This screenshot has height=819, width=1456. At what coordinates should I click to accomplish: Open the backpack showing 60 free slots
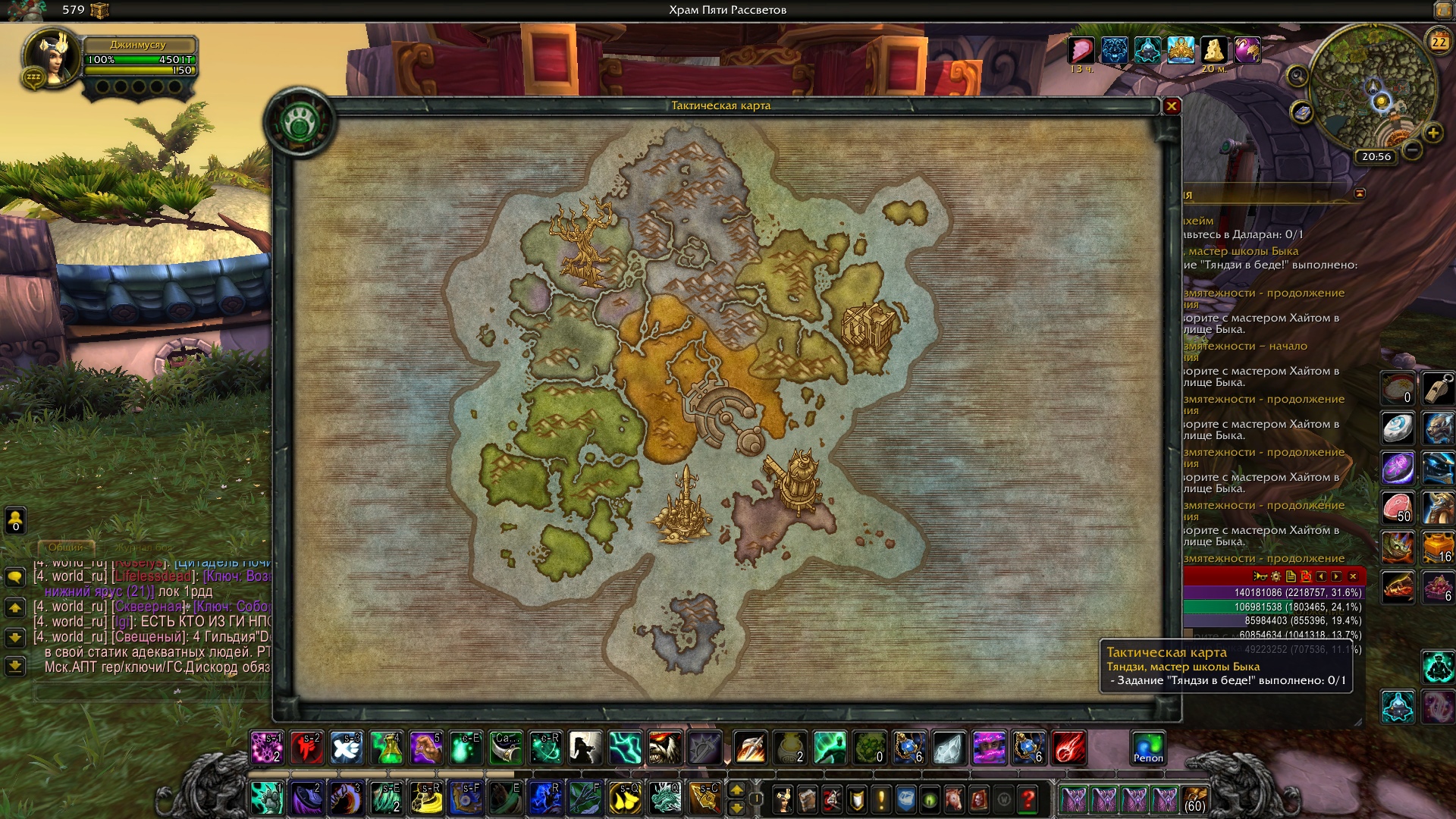1194,799
